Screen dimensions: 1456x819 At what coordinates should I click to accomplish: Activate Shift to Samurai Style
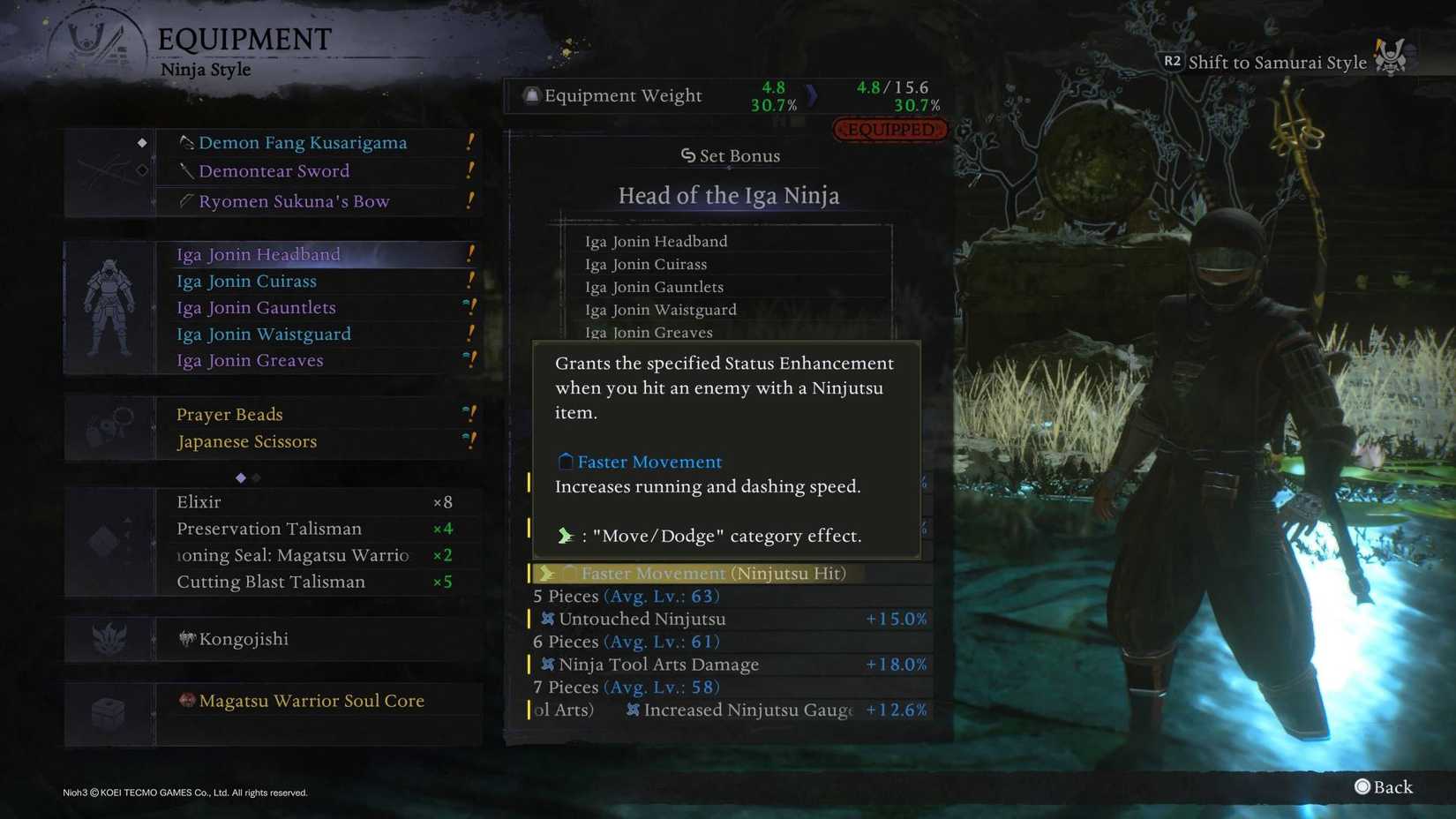tap(1277, 62)
